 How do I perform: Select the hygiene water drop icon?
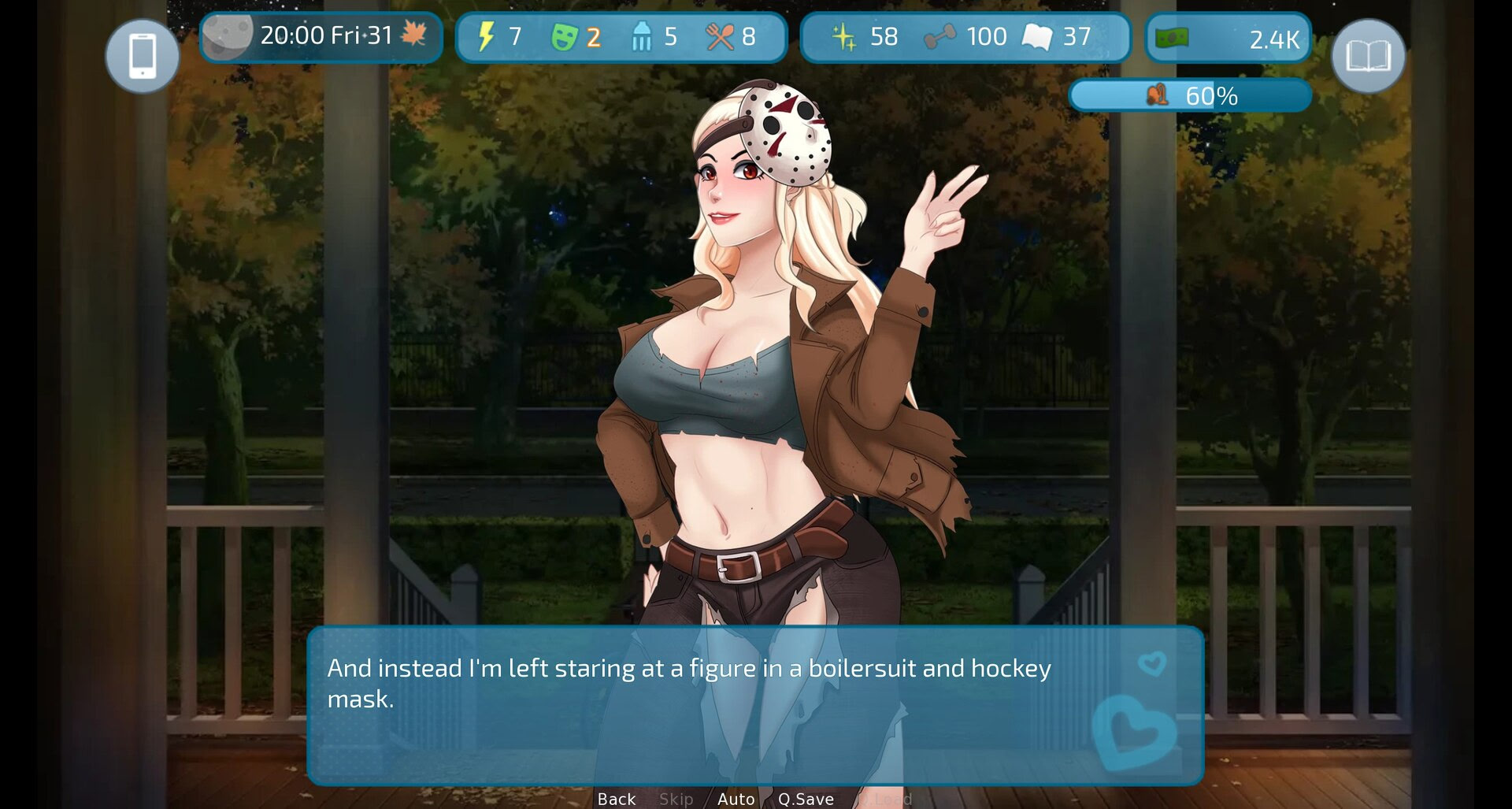click(642, 35)
